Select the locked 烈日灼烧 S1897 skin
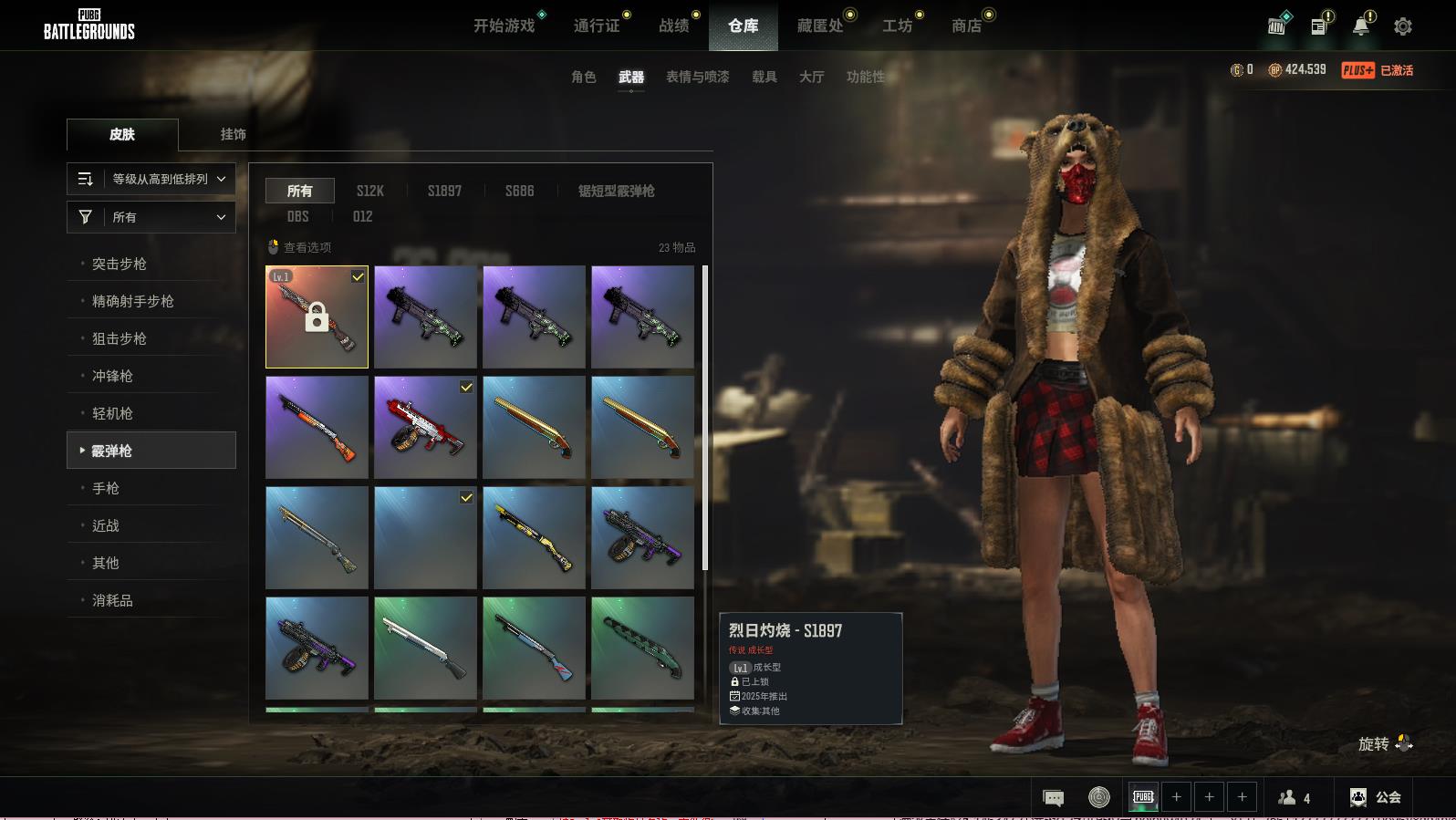The image size is (1456, 820). (317, 317)
